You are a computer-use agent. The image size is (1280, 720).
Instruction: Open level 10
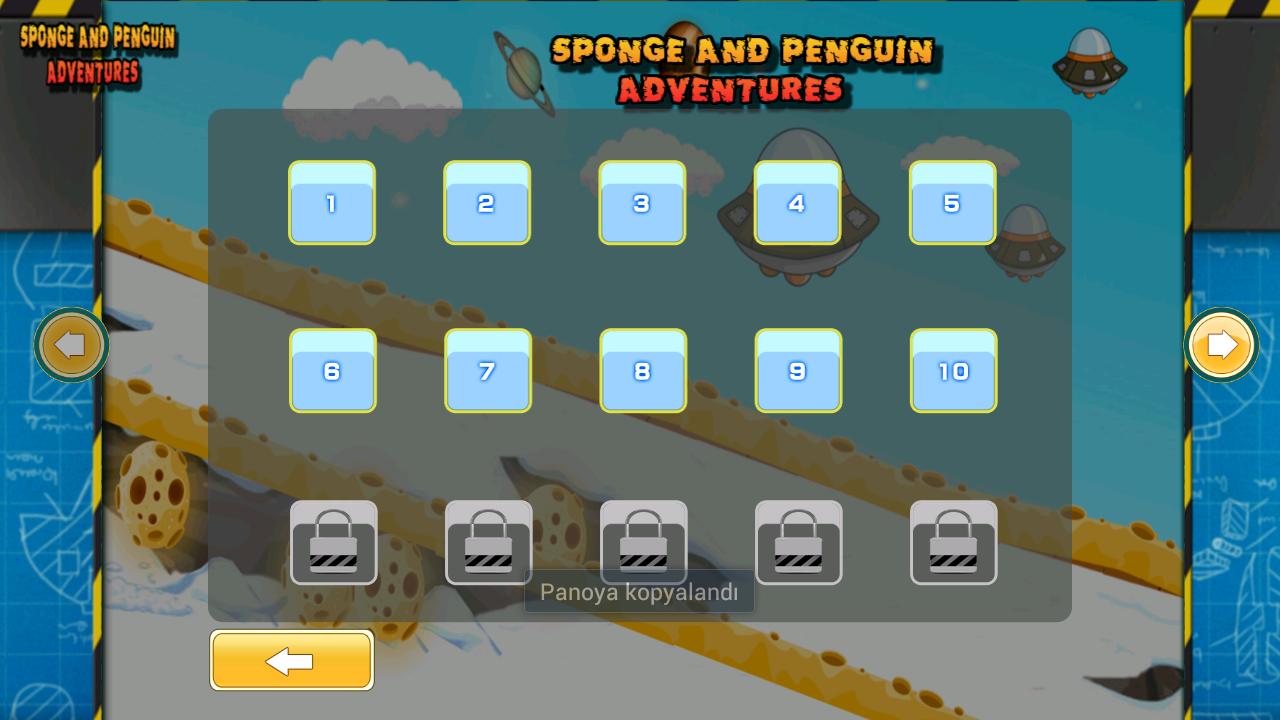[953, 371]
